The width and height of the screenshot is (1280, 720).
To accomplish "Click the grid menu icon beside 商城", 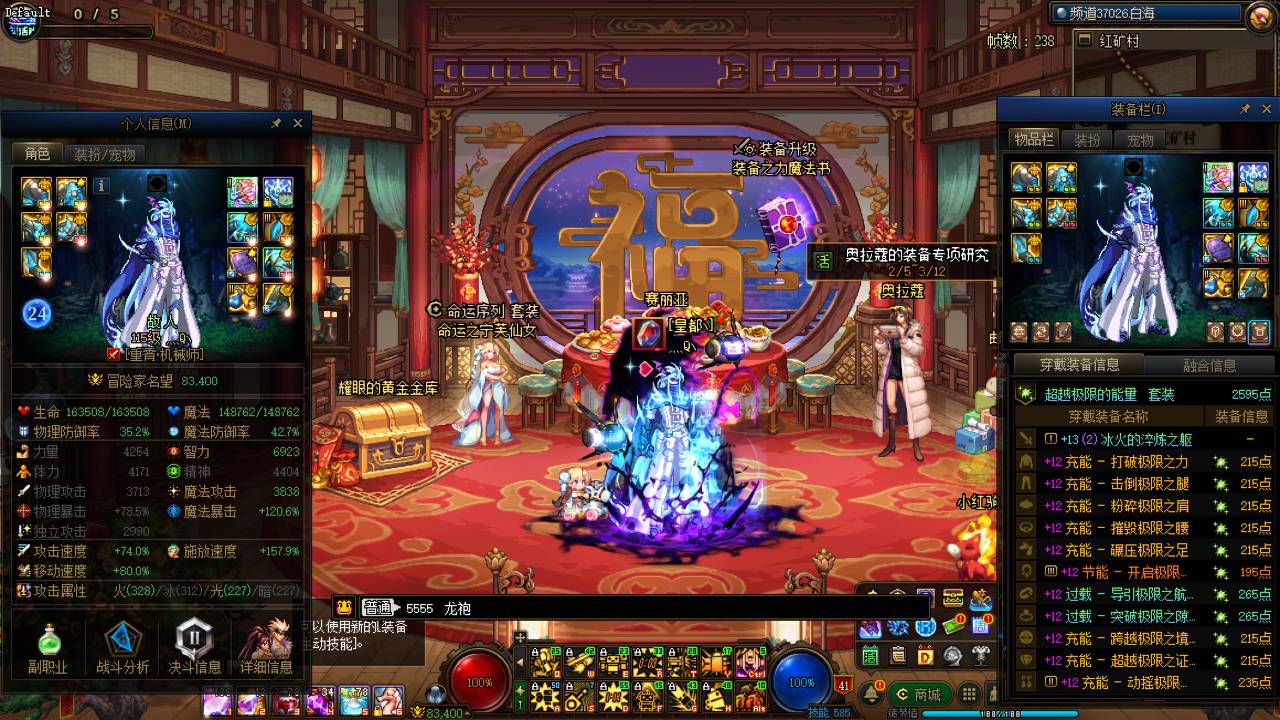I will tap(966, 693).
